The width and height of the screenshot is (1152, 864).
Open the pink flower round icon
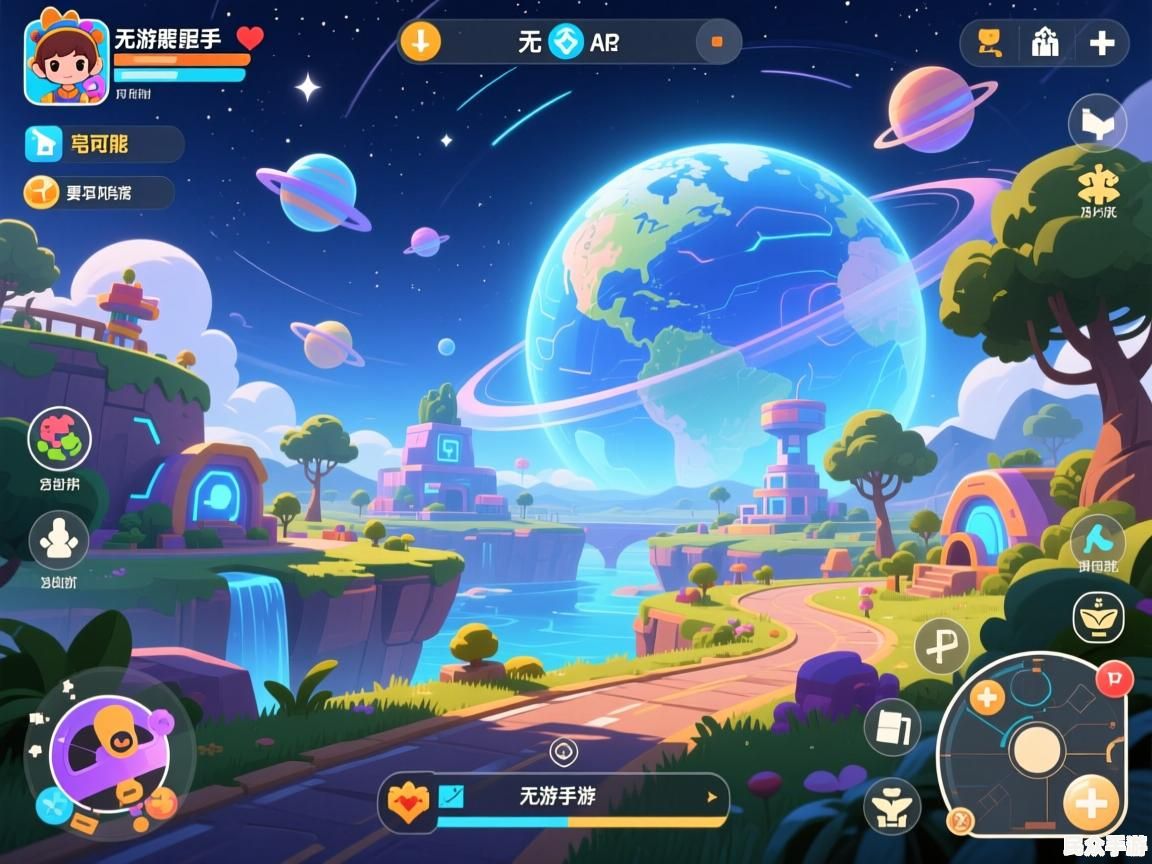[x=59, y=438]
